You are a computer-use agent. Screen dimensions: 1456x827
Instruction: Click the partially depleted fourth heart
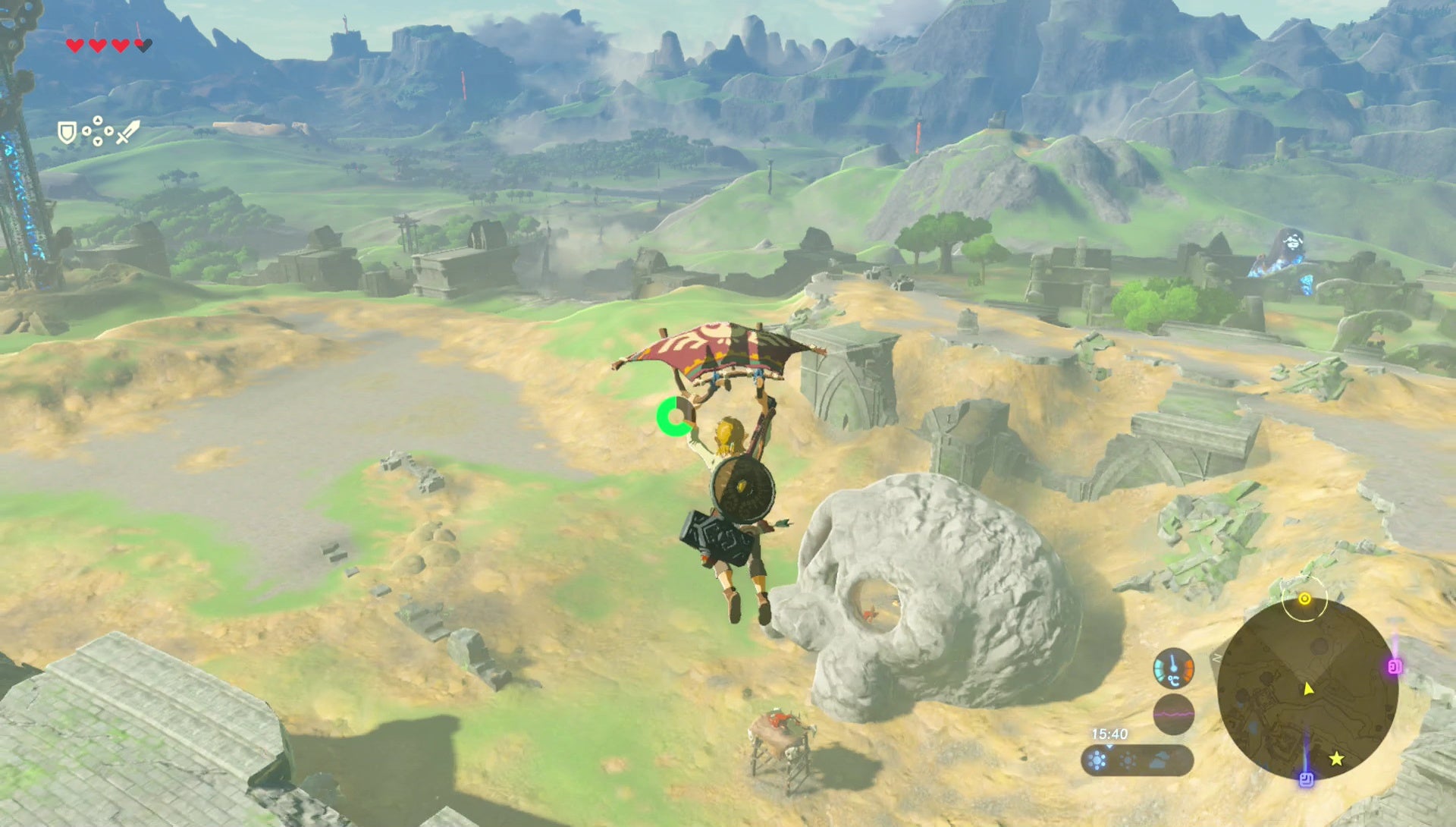point(143,46)
